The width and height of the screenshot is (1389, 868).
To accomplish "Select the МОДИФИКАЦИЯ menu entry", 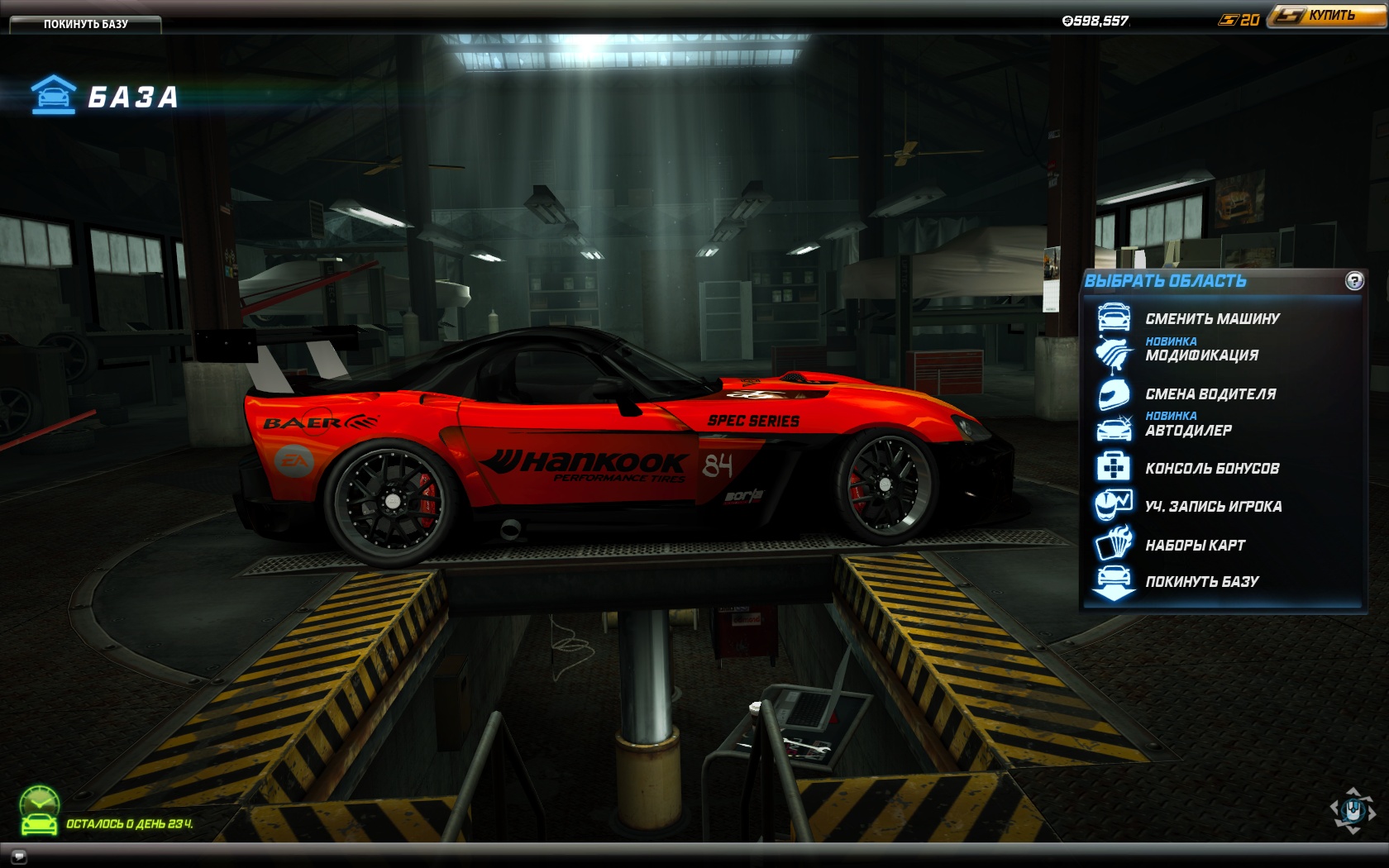I will [1201, 355].
